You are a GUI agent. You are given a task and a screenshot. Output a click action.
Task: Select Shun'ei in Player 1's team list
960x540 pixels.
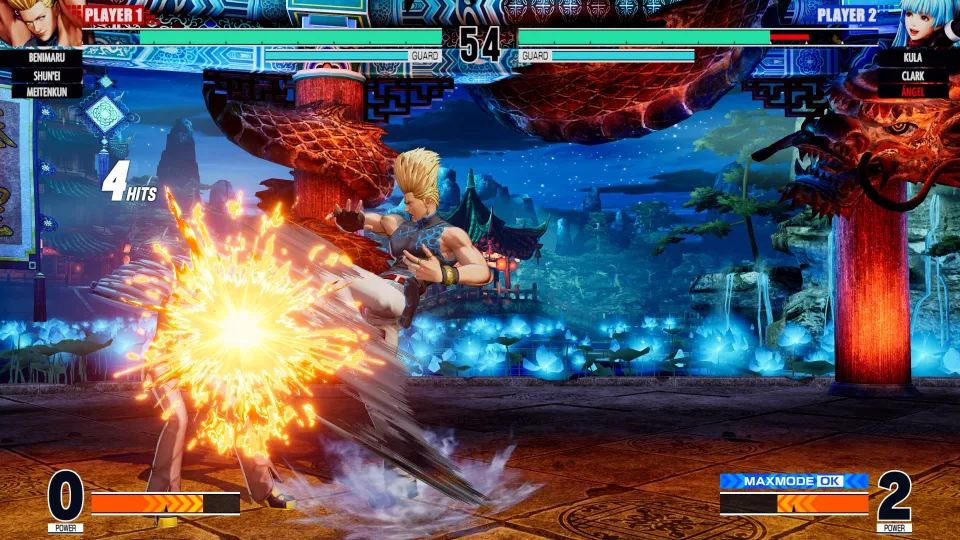(x=41, y=75)
